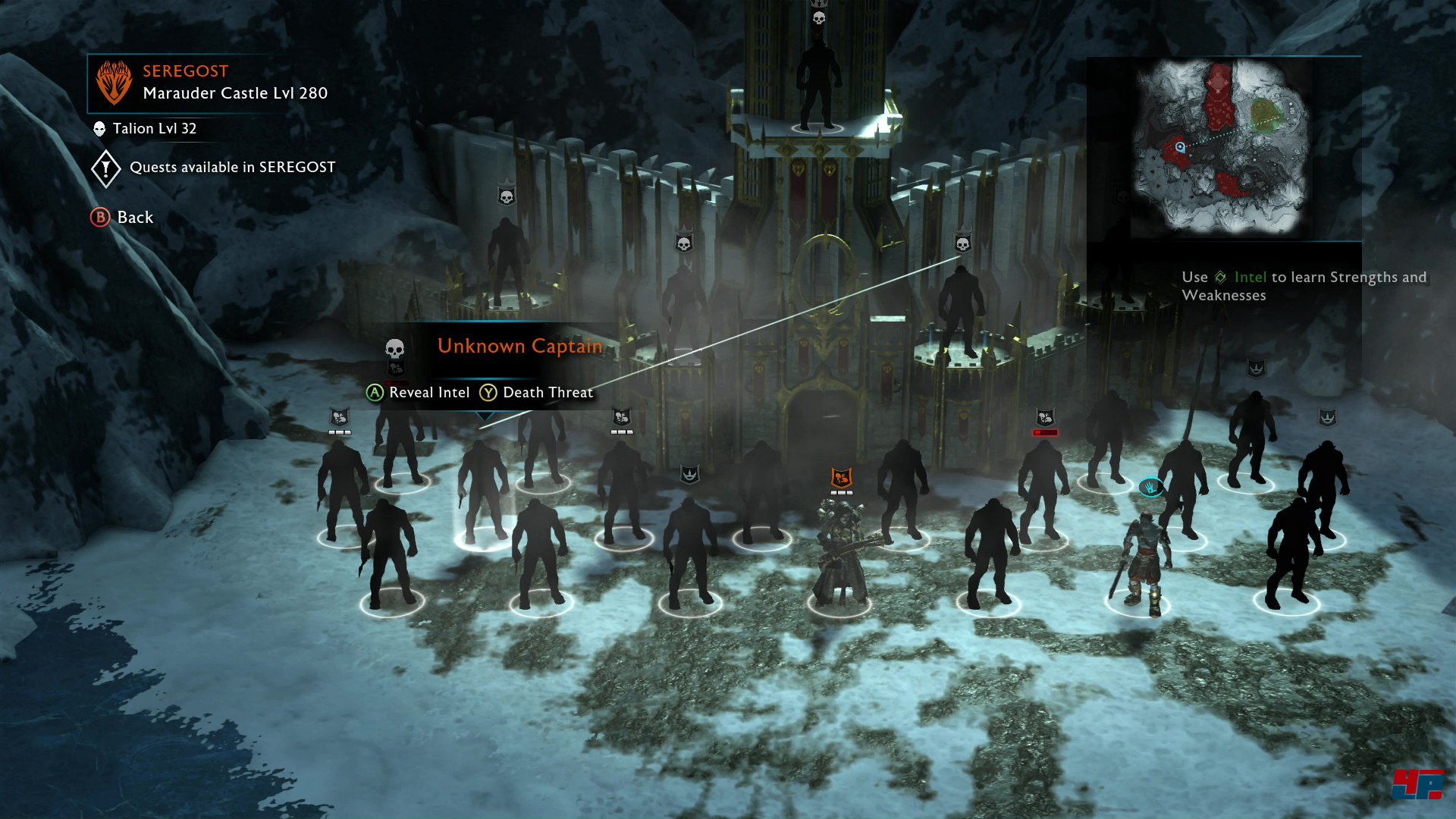This screenshot has height=819, width=1456.
Task: Choose the Back option
Action: pos(123,218)
